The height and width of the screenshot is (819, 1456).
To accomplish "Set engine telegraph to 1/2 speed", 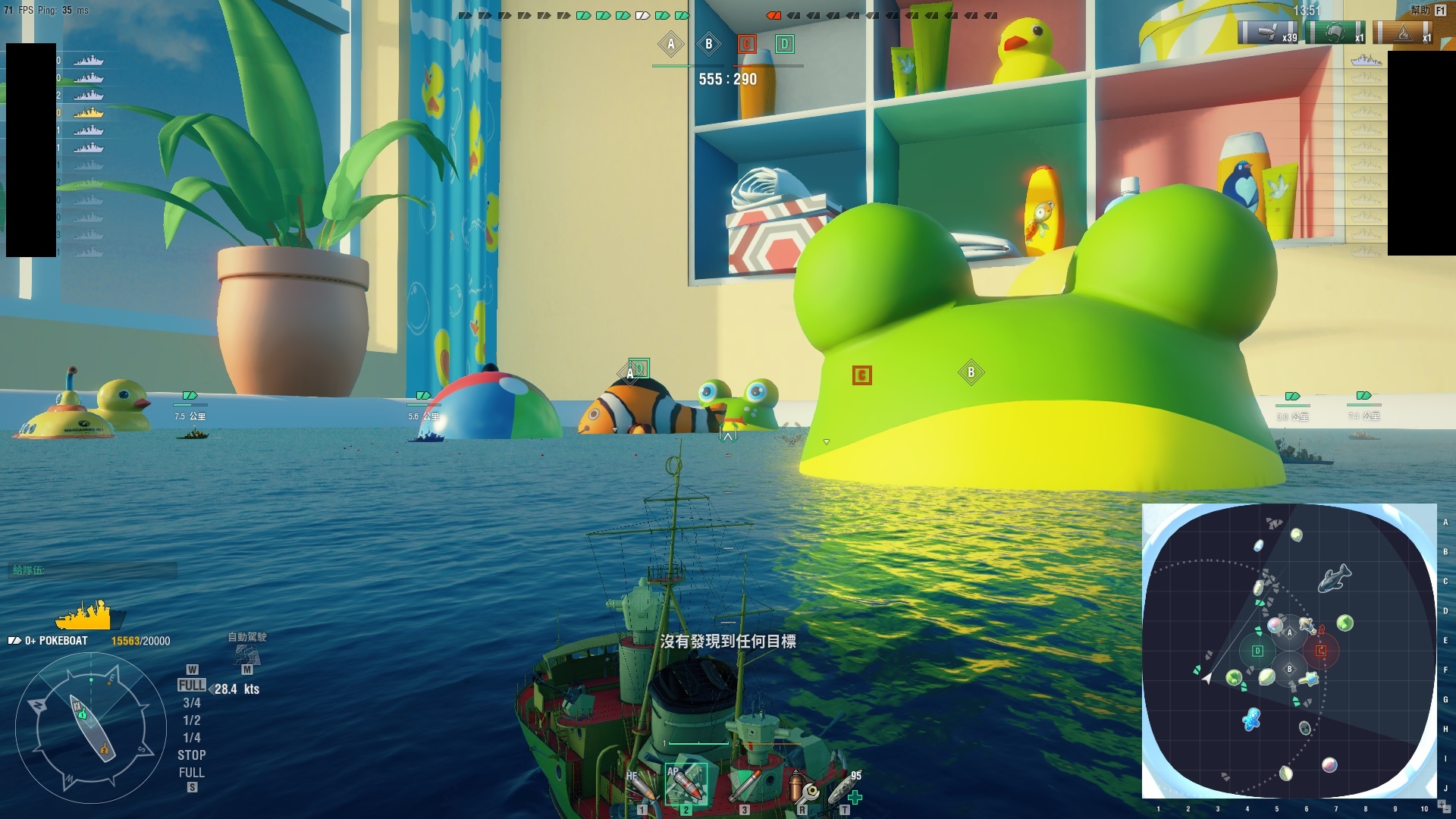I will (192, 720).
